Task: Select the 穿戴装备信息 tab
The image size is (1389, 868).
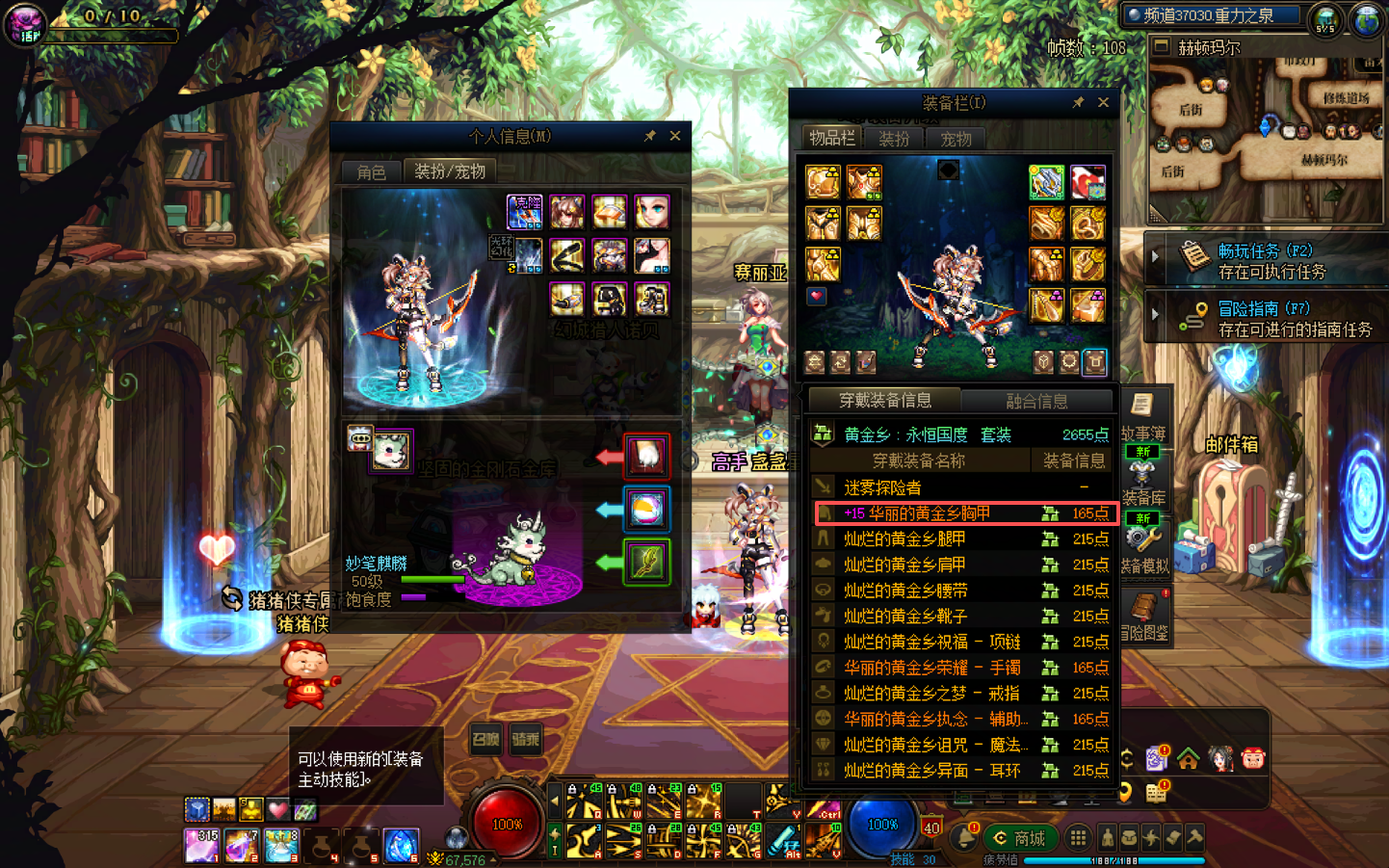Action: 884,400
